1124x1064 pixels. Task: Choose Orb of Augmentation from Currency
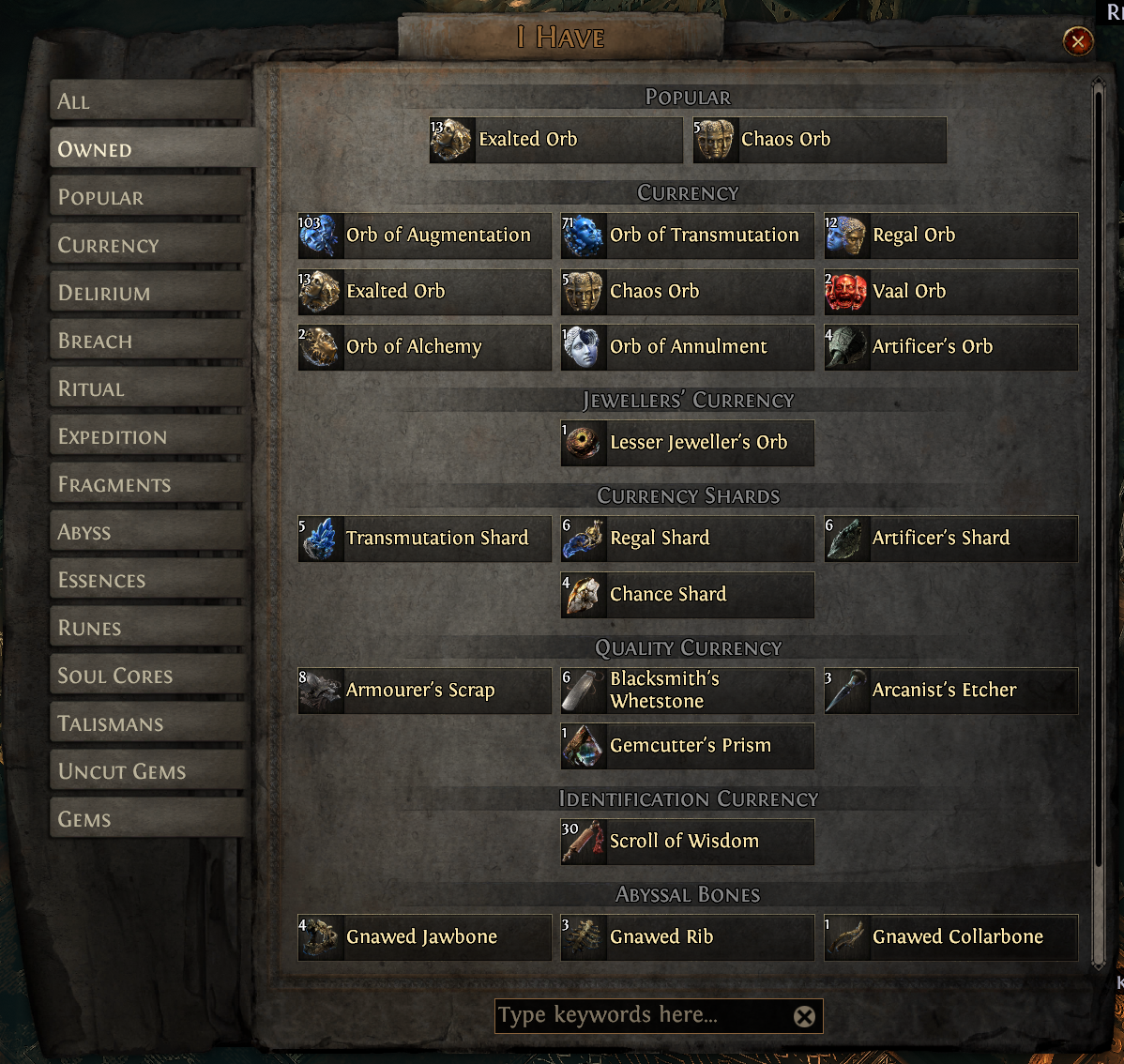(425, 236)
